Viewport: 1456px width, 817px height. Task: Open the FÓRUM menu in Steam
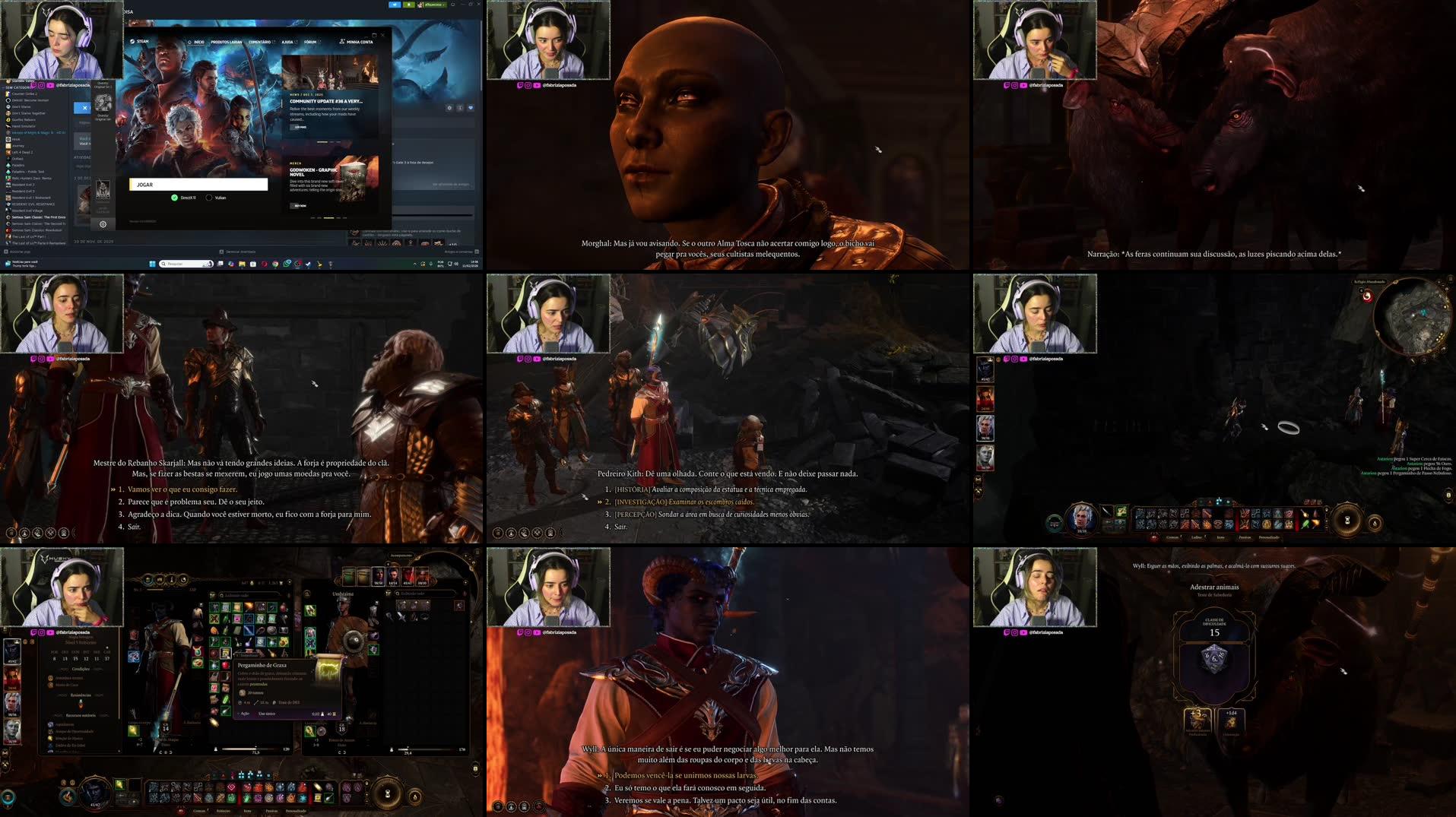tap(309, 43)
